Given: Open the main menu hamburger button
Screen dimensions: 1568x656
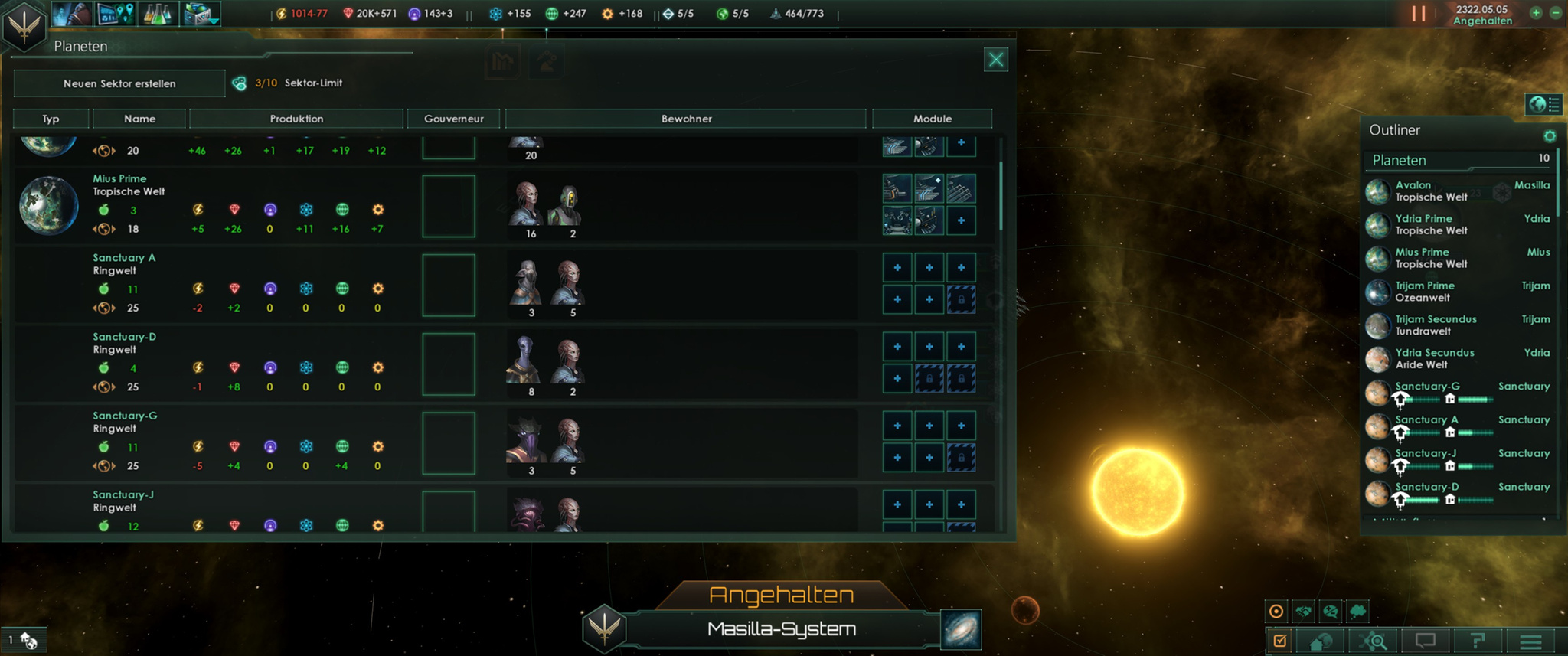Looking at the screenshot, I should tap(1530, 641).
